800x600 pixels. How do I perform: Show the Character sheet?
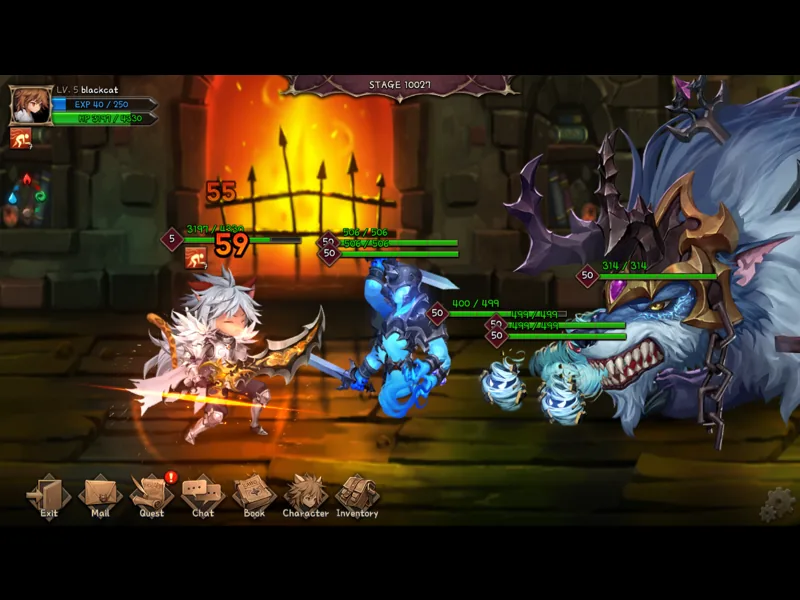click(x=305, y=494)
